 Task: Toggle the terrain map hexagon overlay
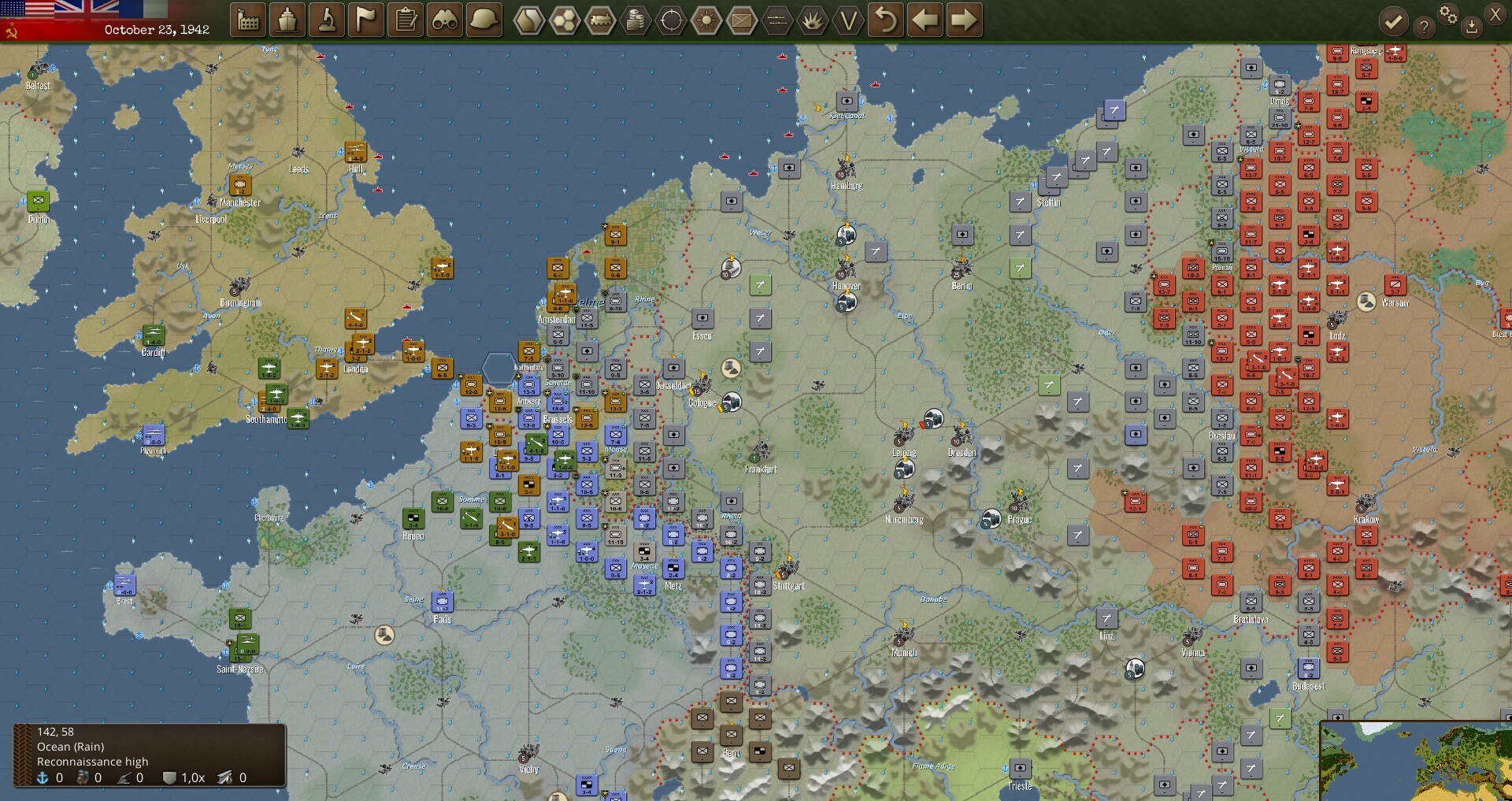point(529,20)
